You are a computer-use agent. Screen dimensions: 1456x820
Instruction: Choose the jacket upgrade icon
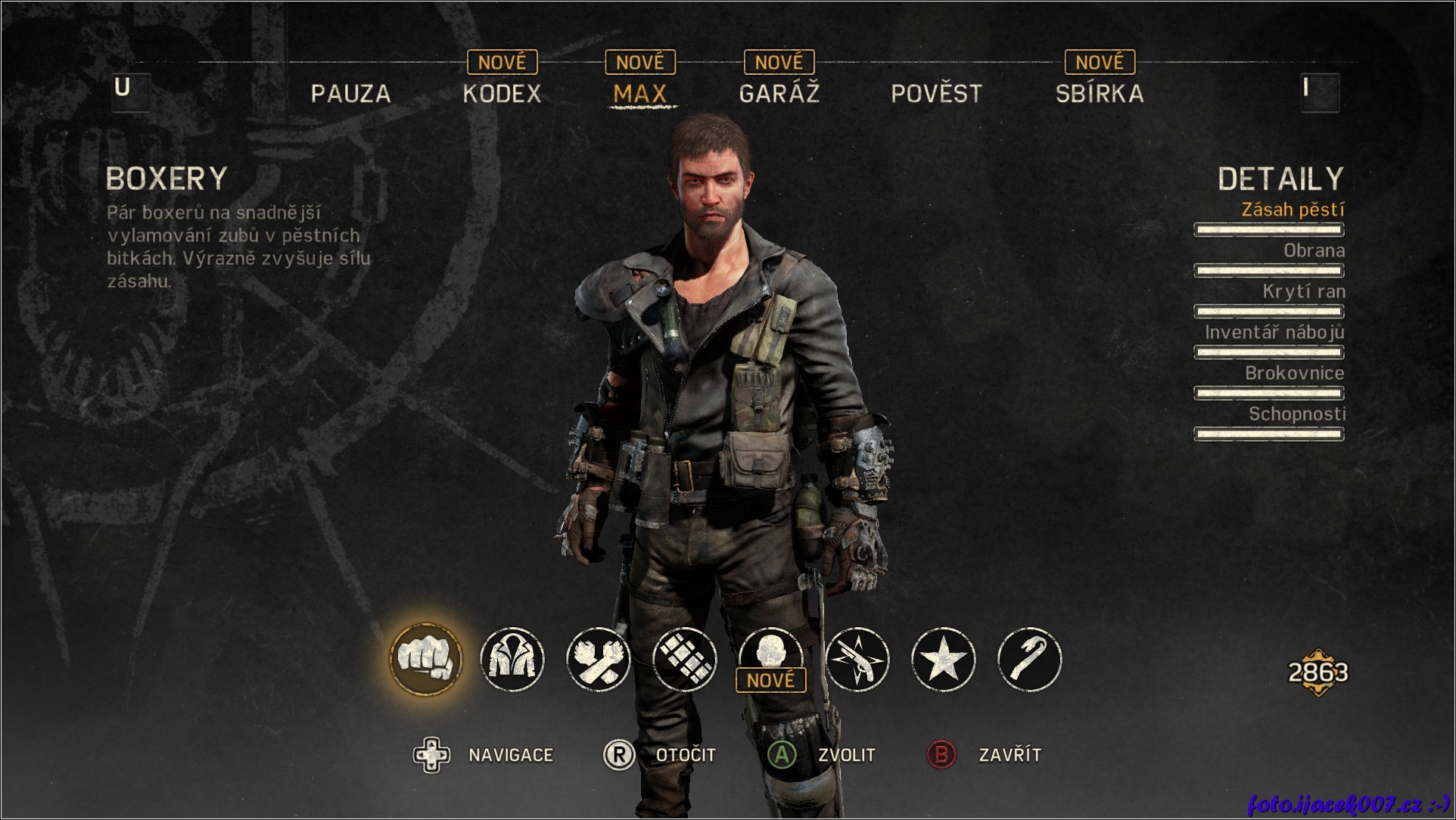coord(512,659)
